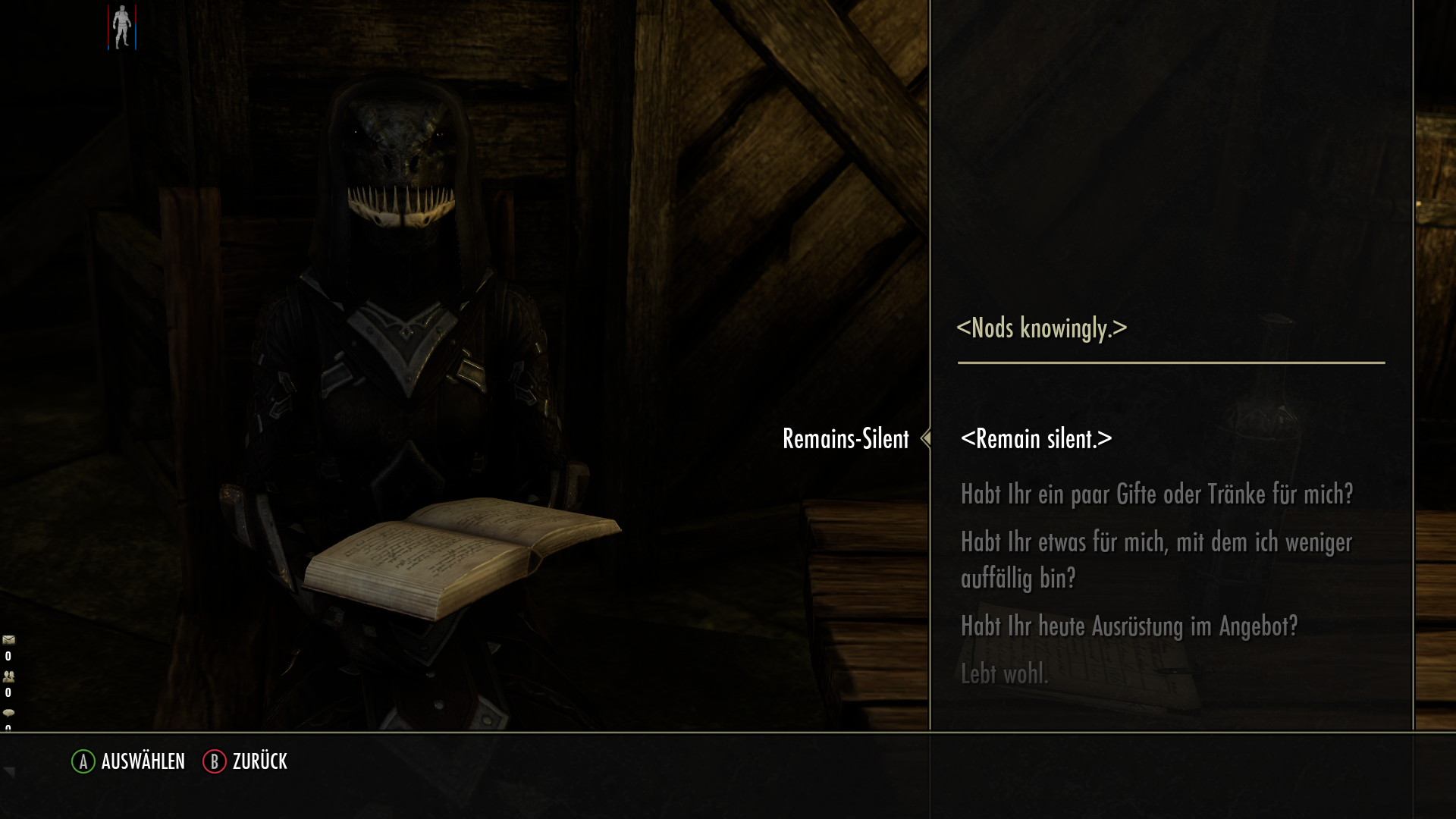Select the "<Remain silent.>" dialogue option

coord(1036,438)
